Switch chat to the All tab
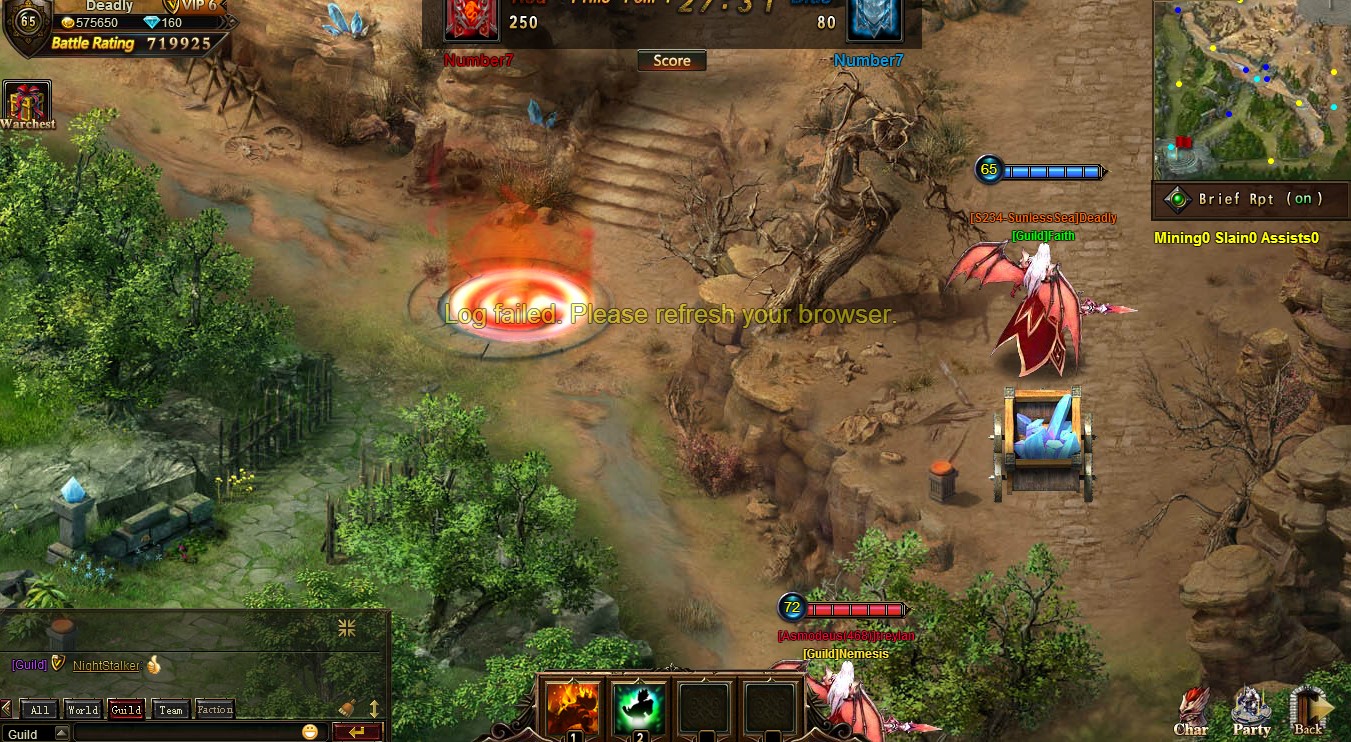Image resolution: width=1351 pixels, height=742 pixels. coord(40,710)
